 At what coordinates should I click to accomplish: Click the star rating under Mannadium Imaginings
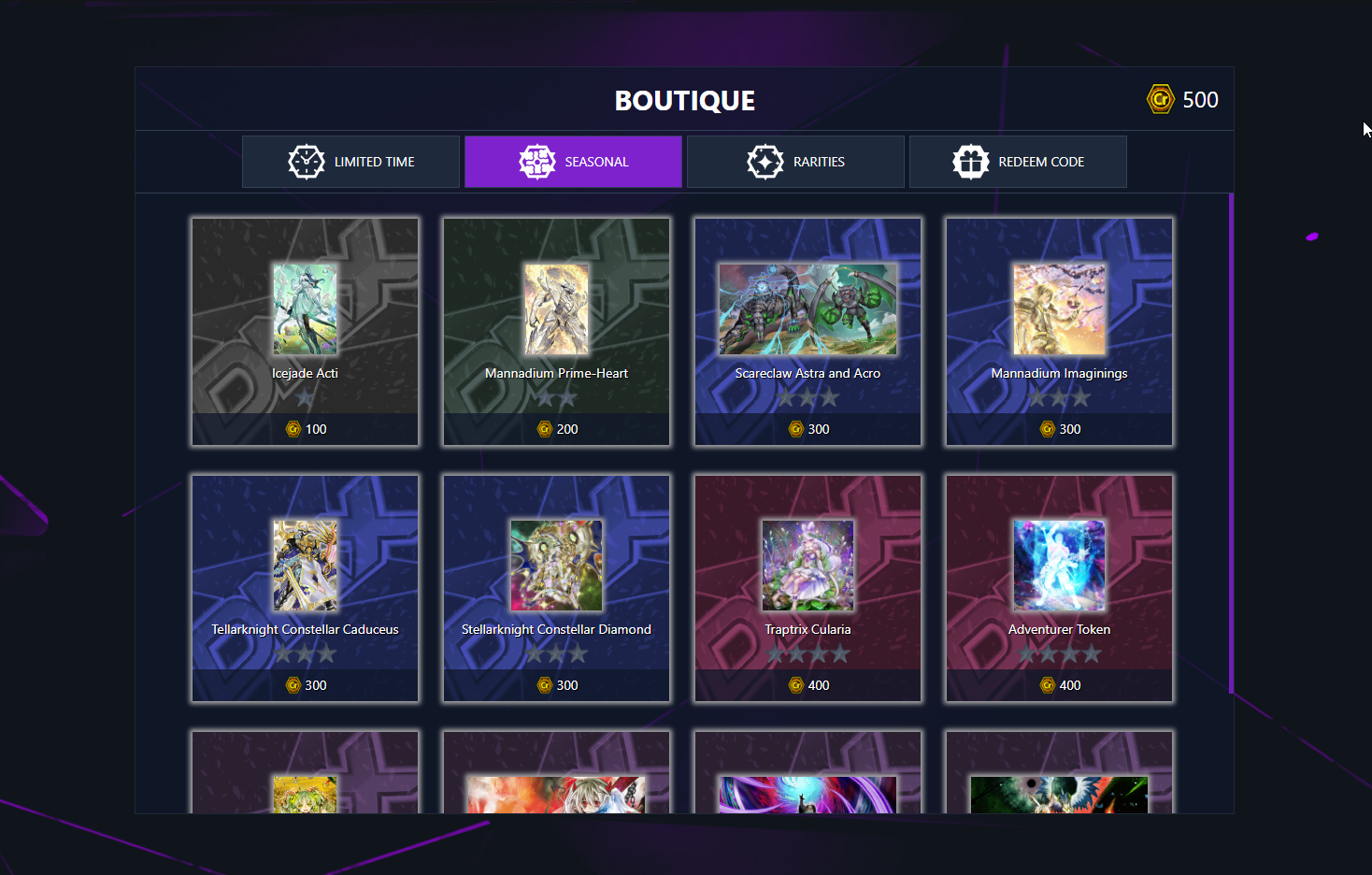pos(1059,397)
